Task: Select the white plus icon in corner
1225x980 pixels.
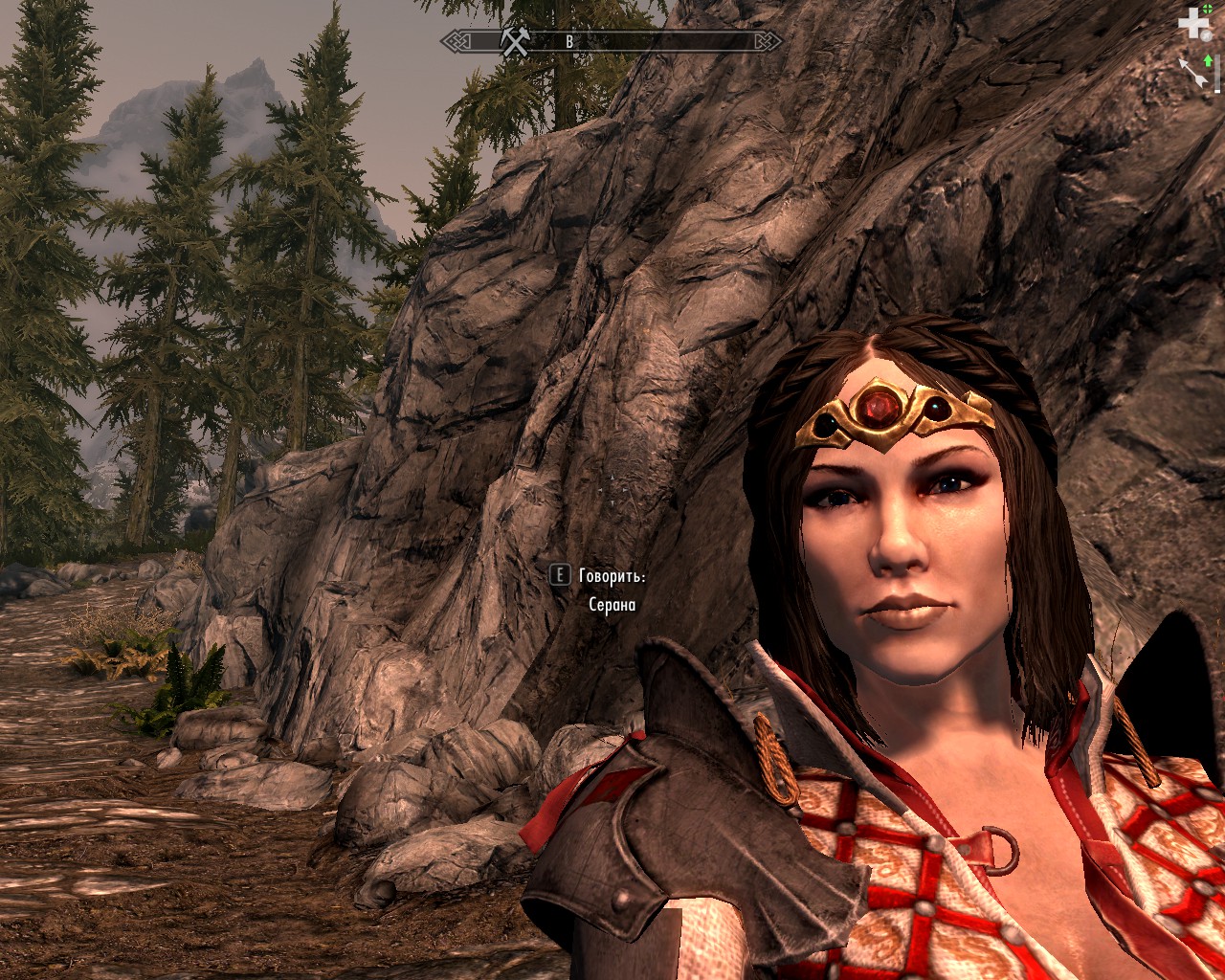Action: (1192, 24)
